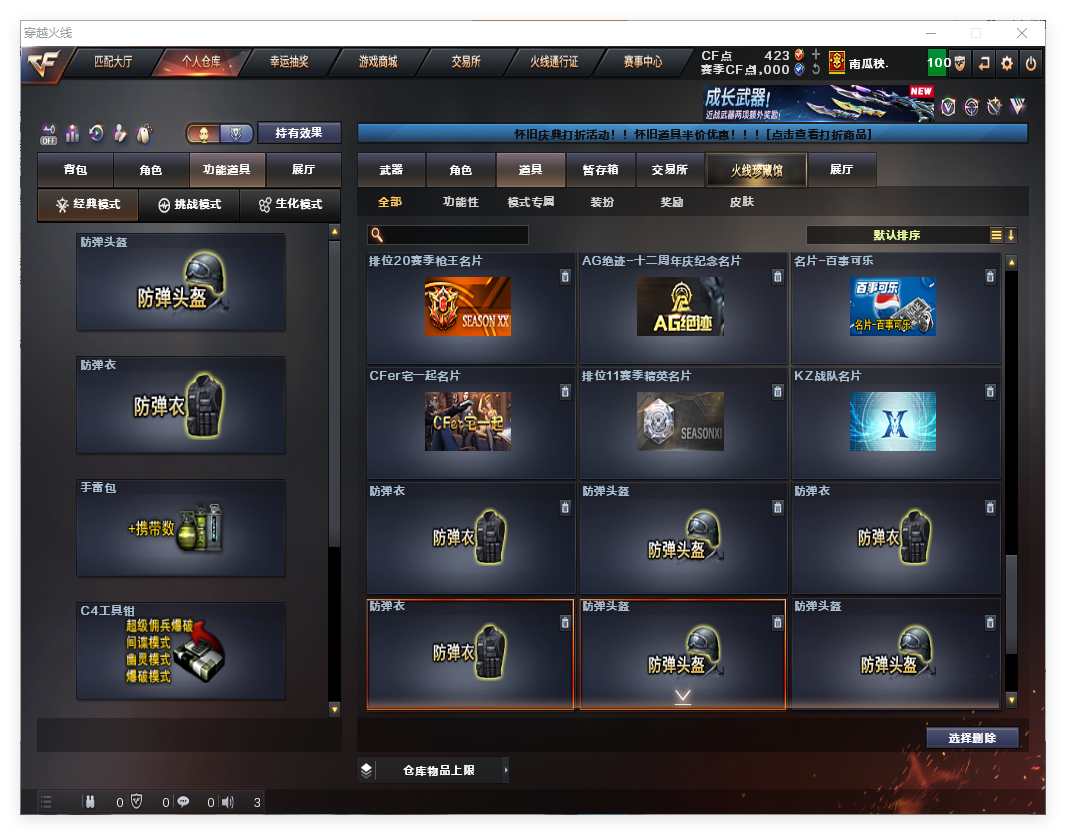This screenshot has width=1066, height=835.
Task: Filter items by 功能性 category
Action: pos(461,202)
